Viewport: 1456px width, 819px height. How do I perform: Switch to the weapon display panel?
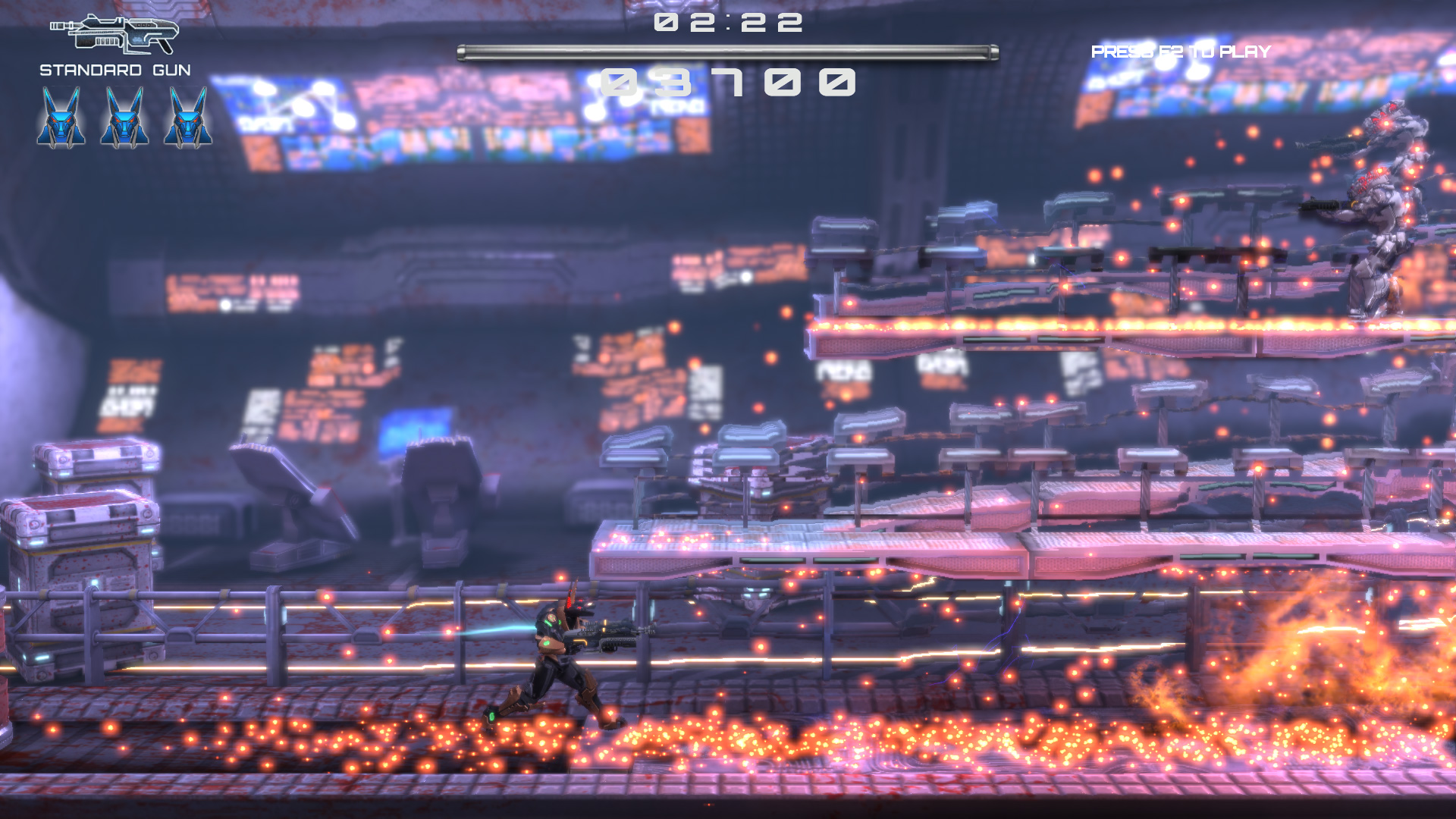point(114,45)
